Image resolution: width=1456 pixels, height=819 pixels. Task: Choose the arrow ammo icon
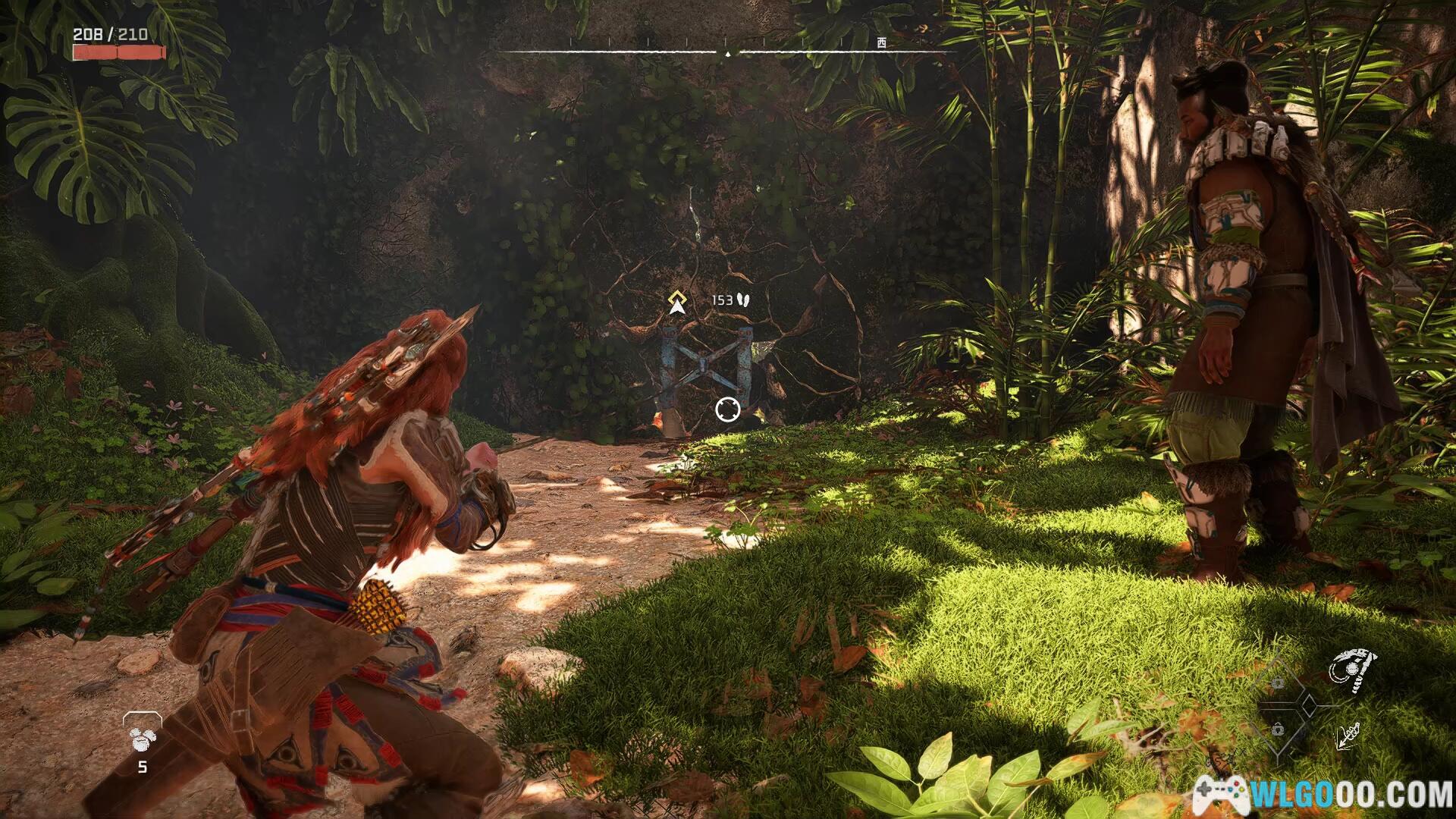tap(1349, 735)
